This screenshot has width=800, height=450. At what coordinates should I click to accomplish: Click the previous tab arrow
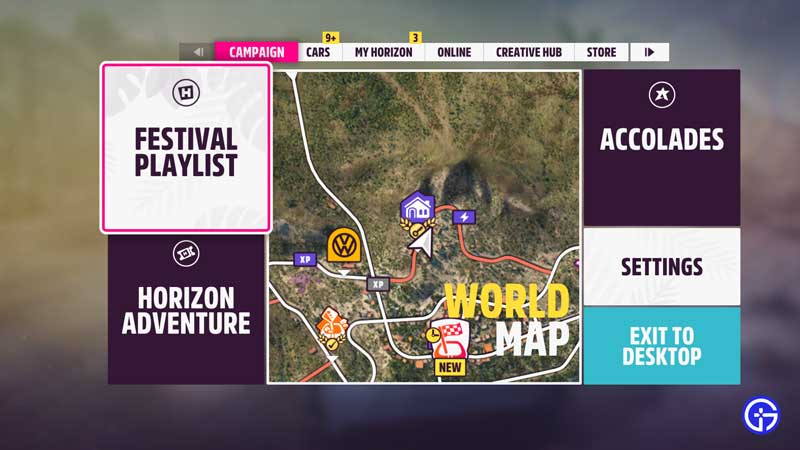pos(198,52)
